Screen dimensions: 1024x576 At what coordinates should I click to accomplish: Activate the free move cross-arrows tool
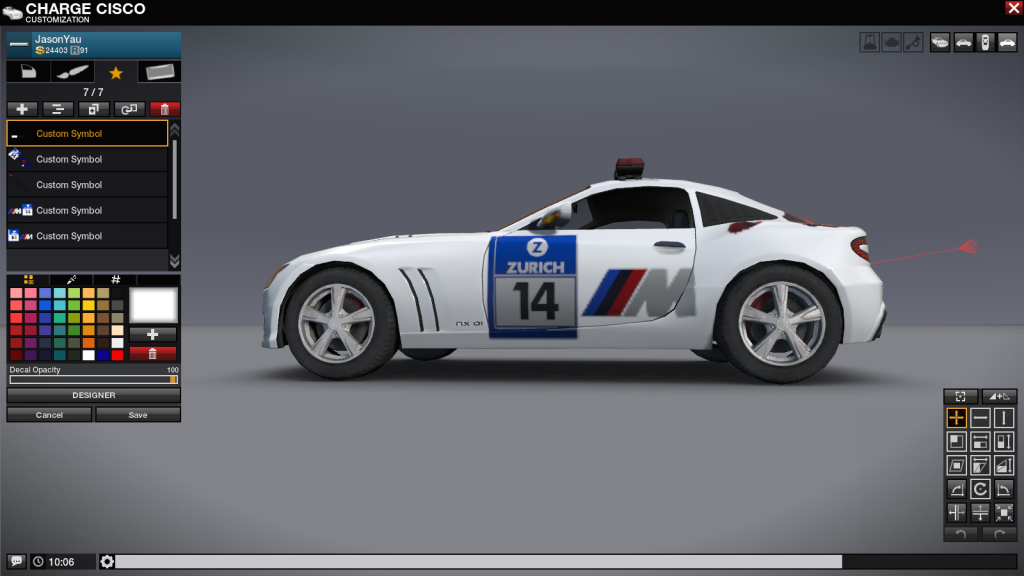pyautogui.click(x=957, y=418)
